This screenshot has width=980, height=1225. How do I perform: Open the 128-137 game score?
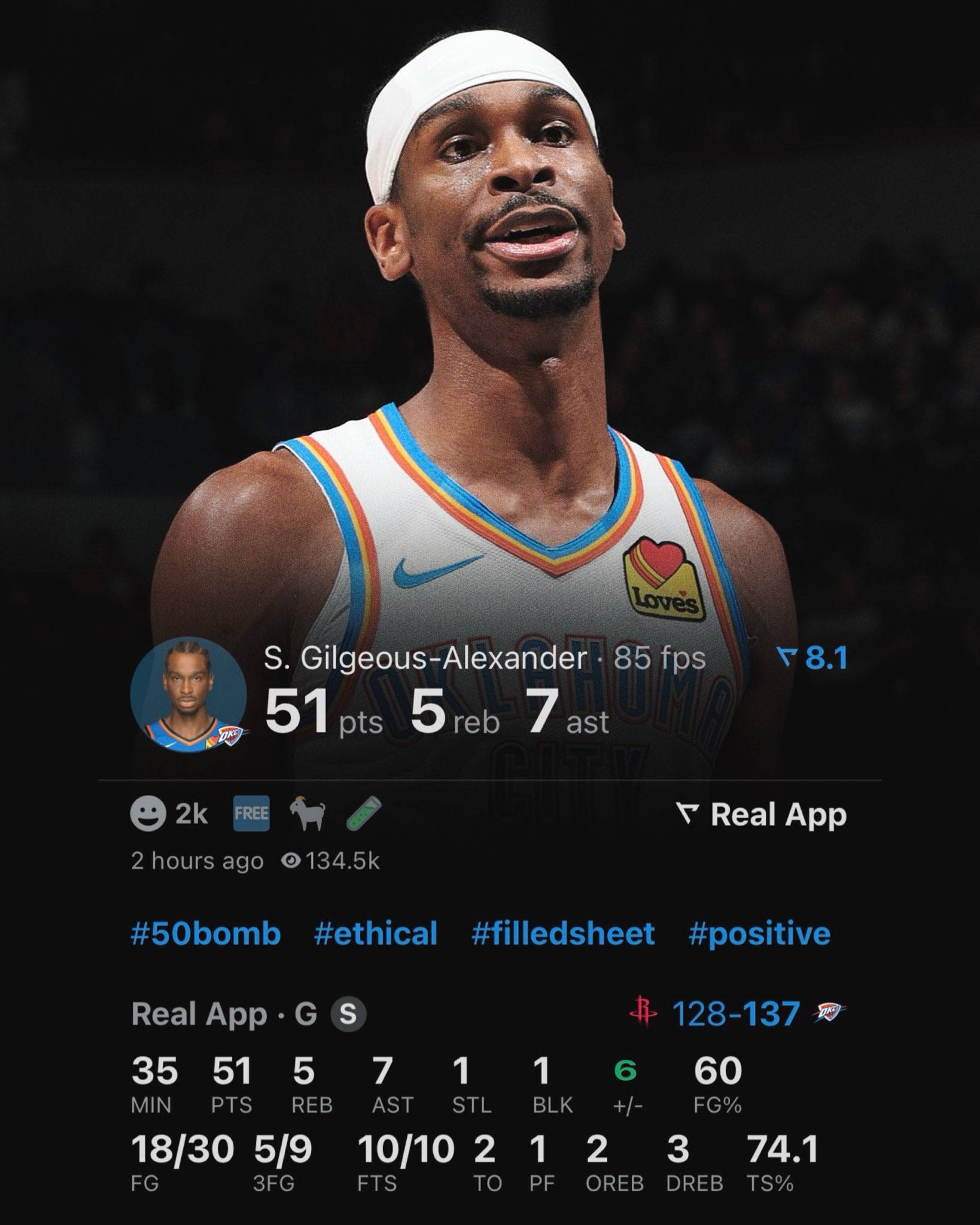tap(736, 1013)
